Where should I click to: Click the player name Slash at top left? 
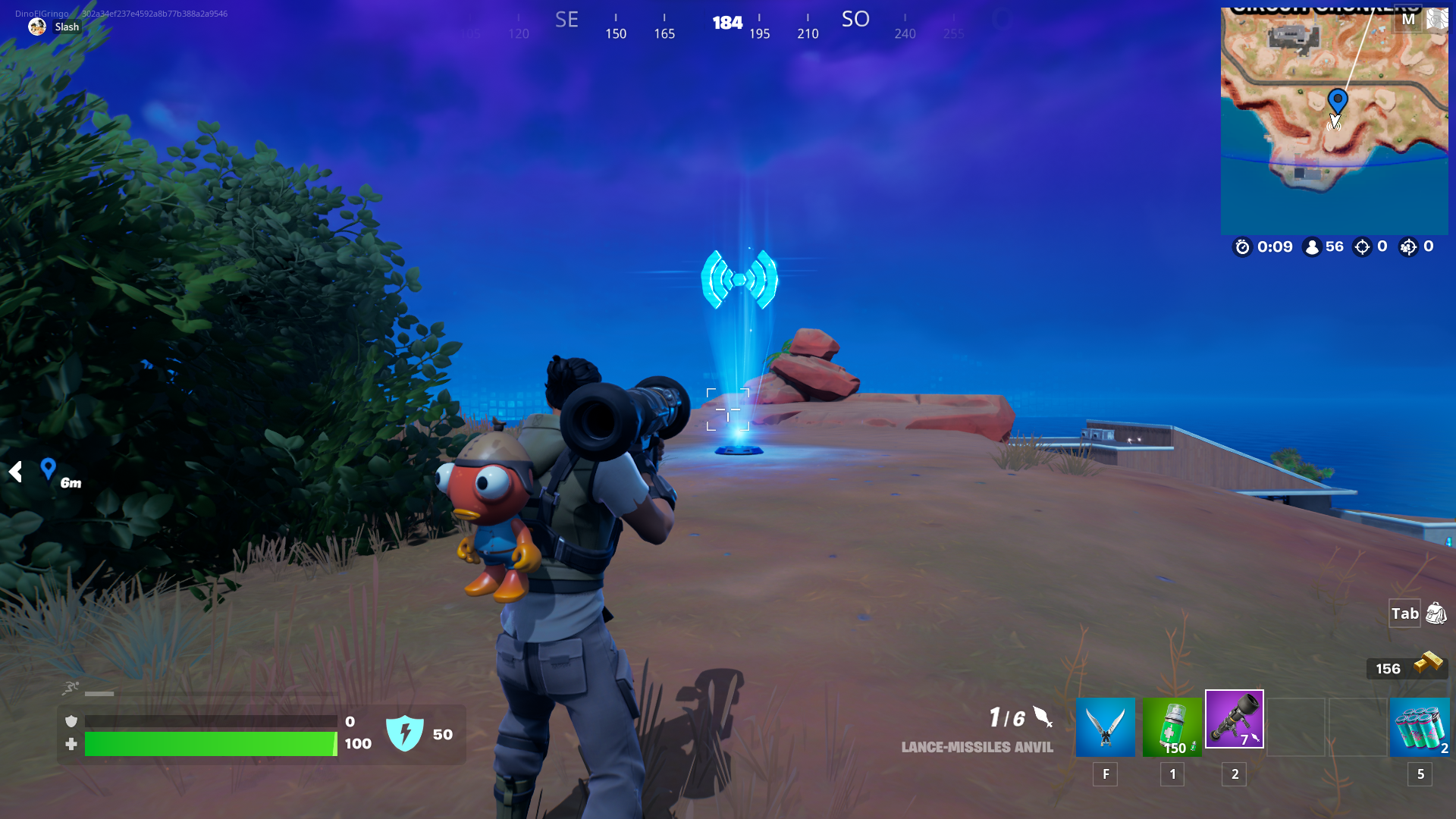click(x=67, y=27)
